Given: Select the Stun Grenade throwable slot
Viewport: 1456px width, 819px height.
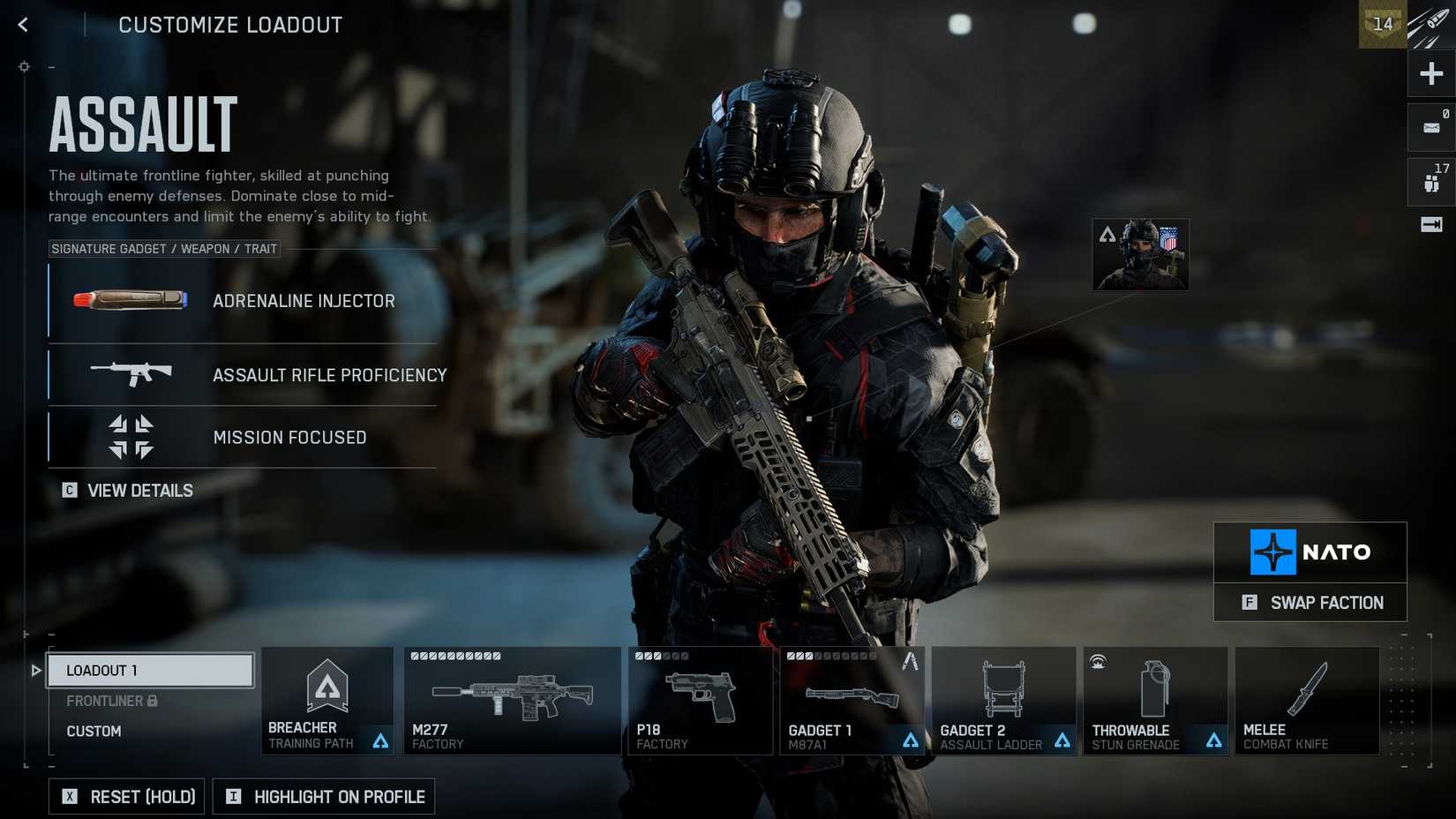Looking at the screenshot, I should point(1154,701).
